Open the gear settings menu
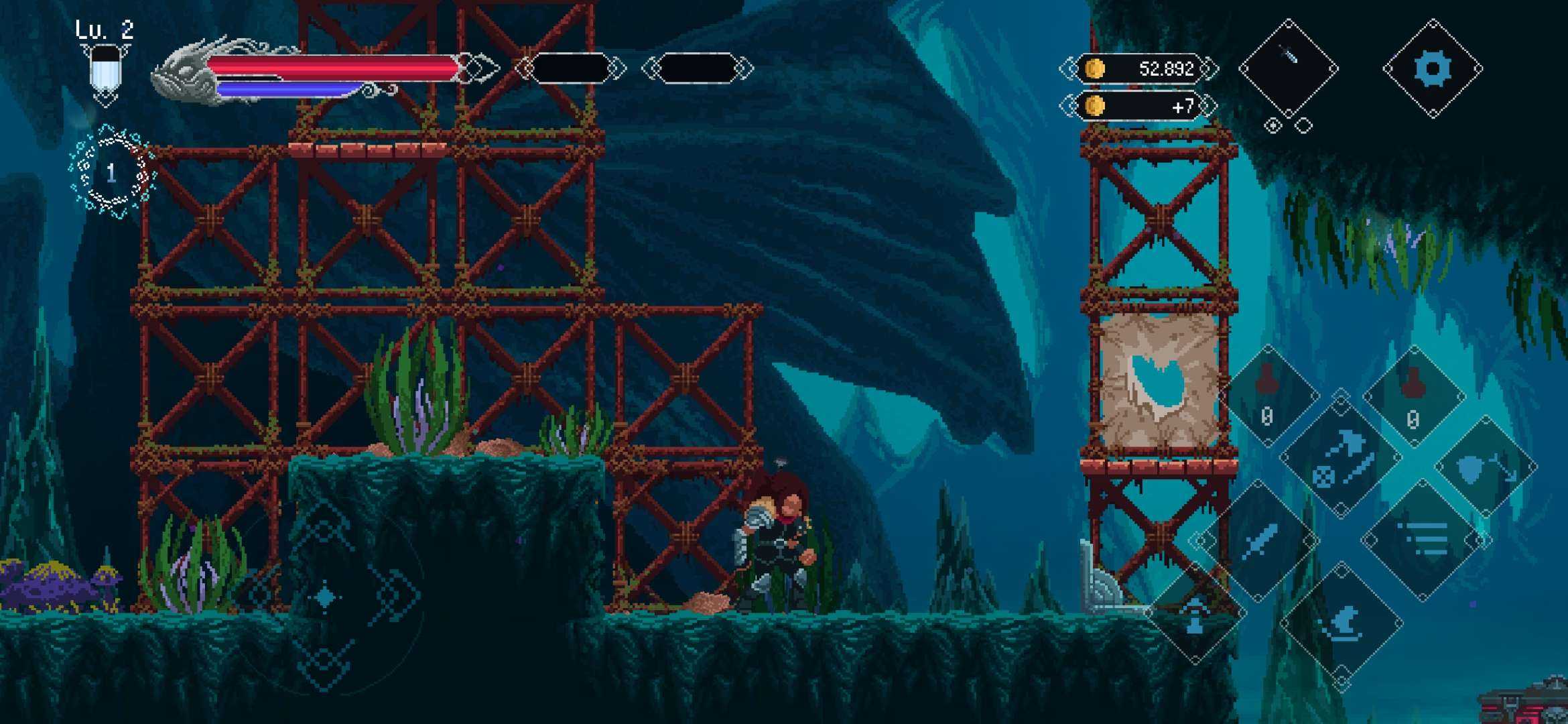This screenshot has width=1568, height=724. (1433, 69)
